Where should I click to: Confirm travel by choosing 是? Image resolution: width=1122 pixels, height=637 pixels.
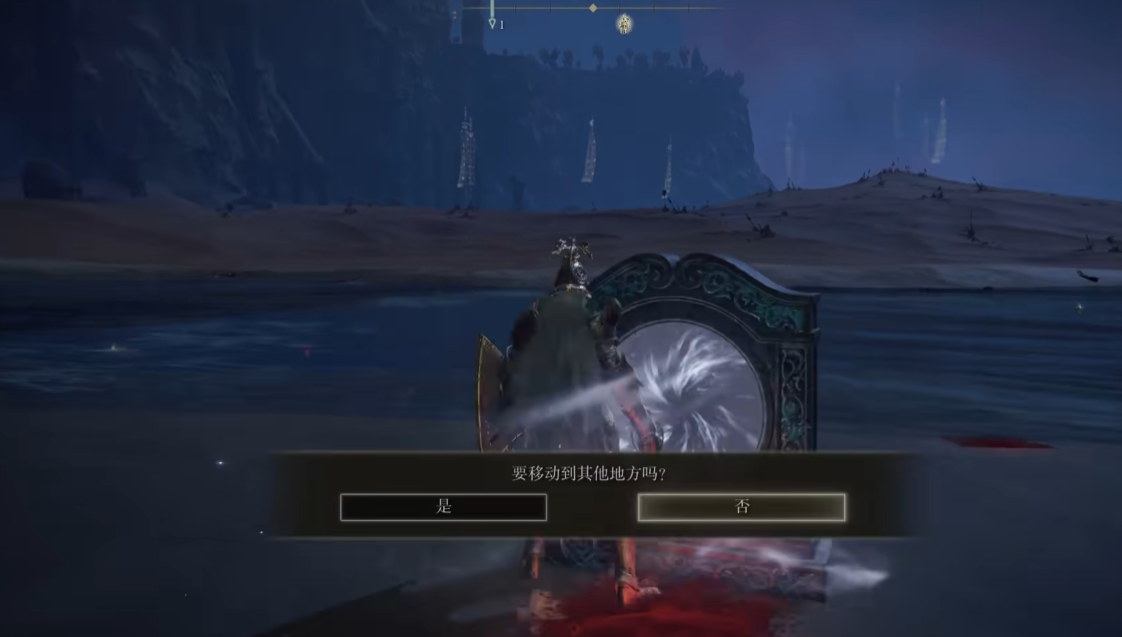[x=443, y=507]
